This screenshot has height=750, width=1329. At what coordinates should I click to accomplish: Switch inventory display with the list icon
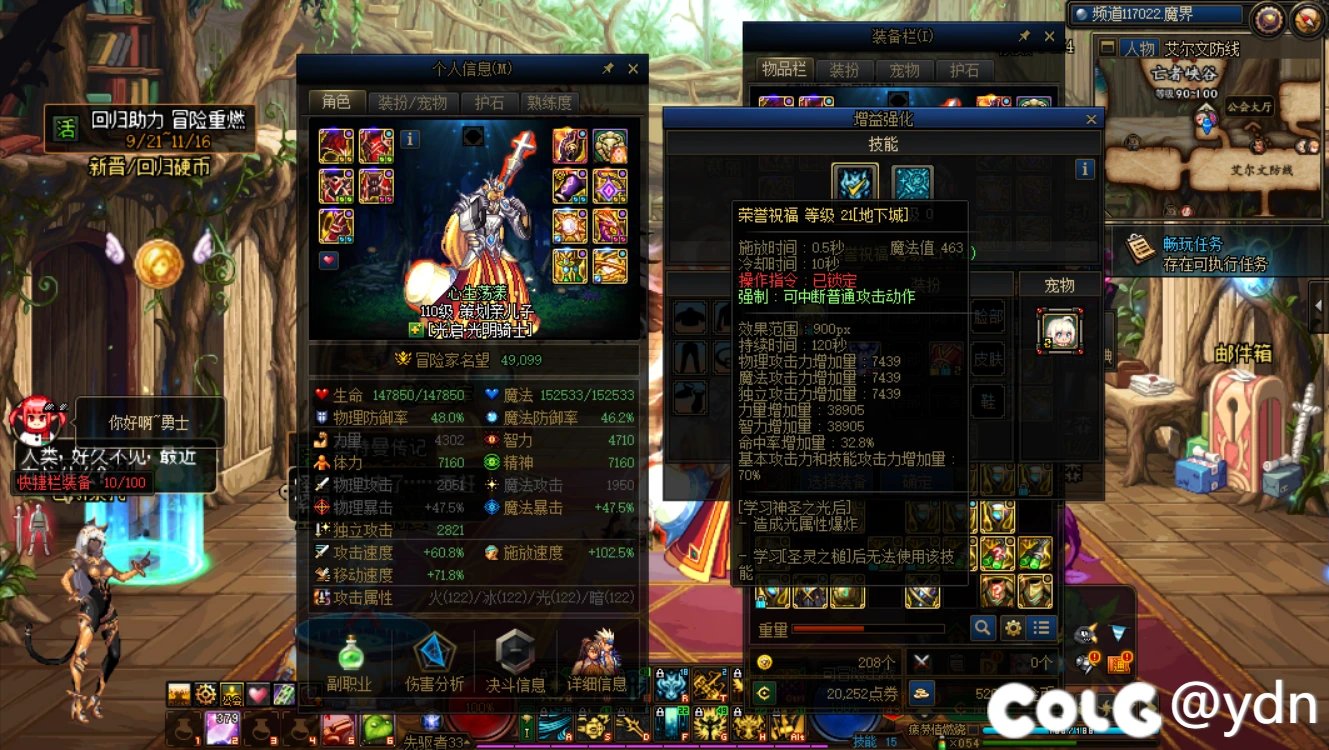1043,627
